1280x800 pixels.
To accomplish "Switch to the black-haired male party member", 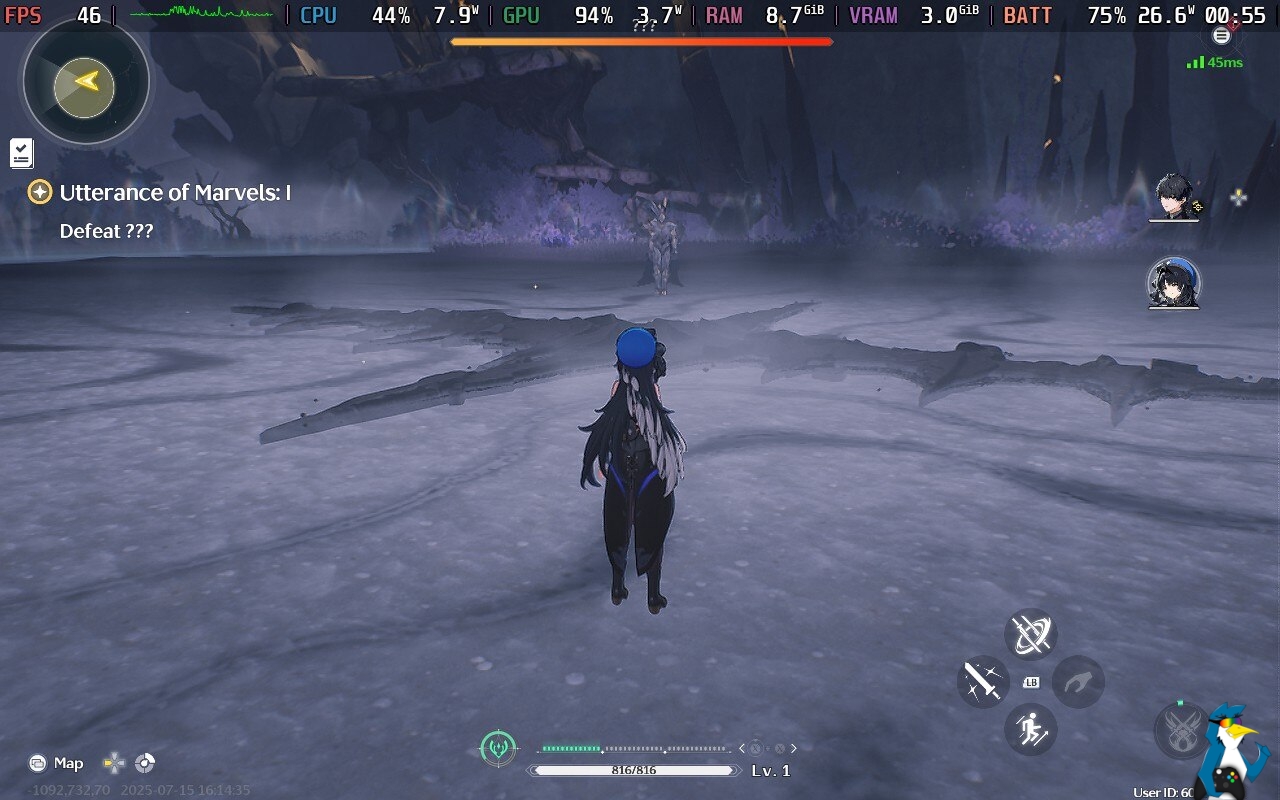I will click(x=1174, y=196).
